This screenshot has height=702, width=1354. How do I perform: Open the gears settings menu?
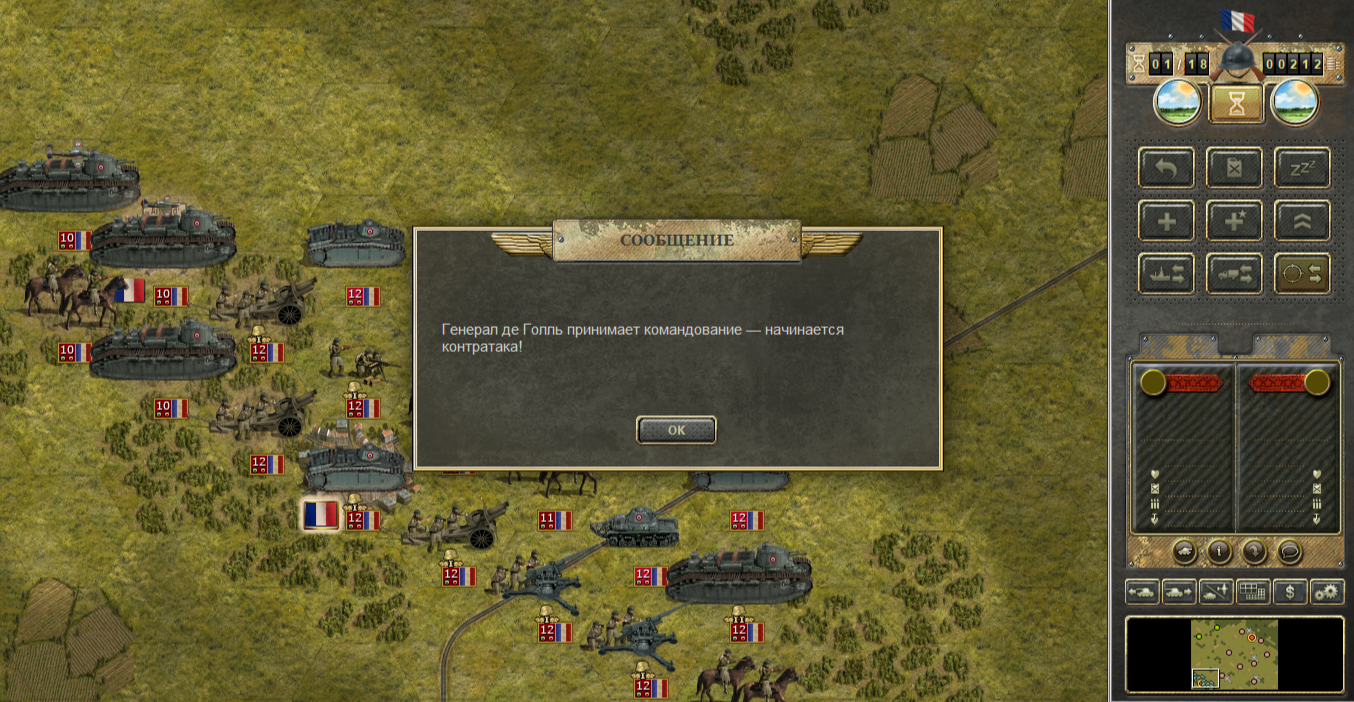pos(1327,591)
